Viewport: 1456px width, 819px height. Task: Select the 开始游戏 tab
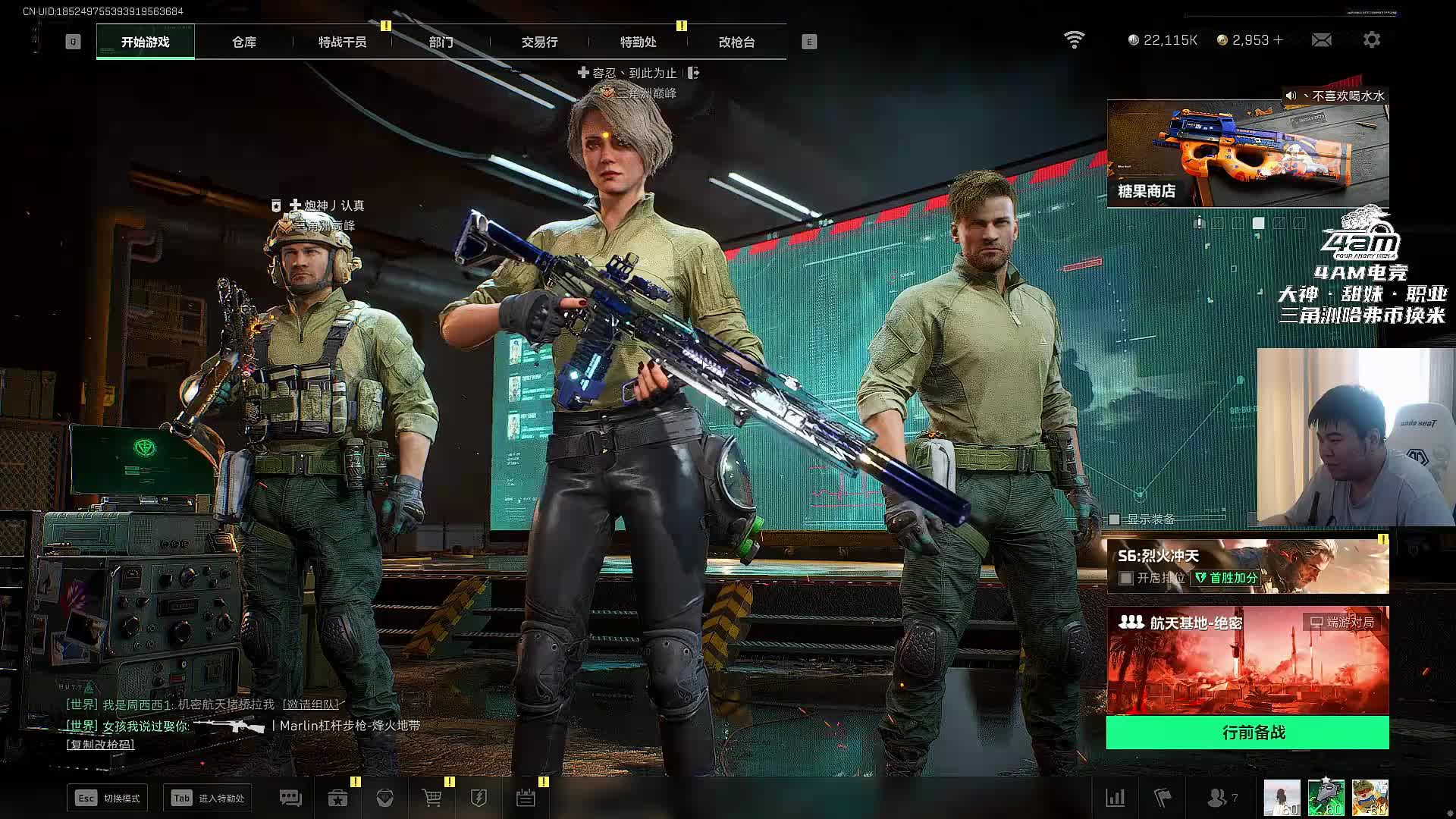[x=145, y=42]
